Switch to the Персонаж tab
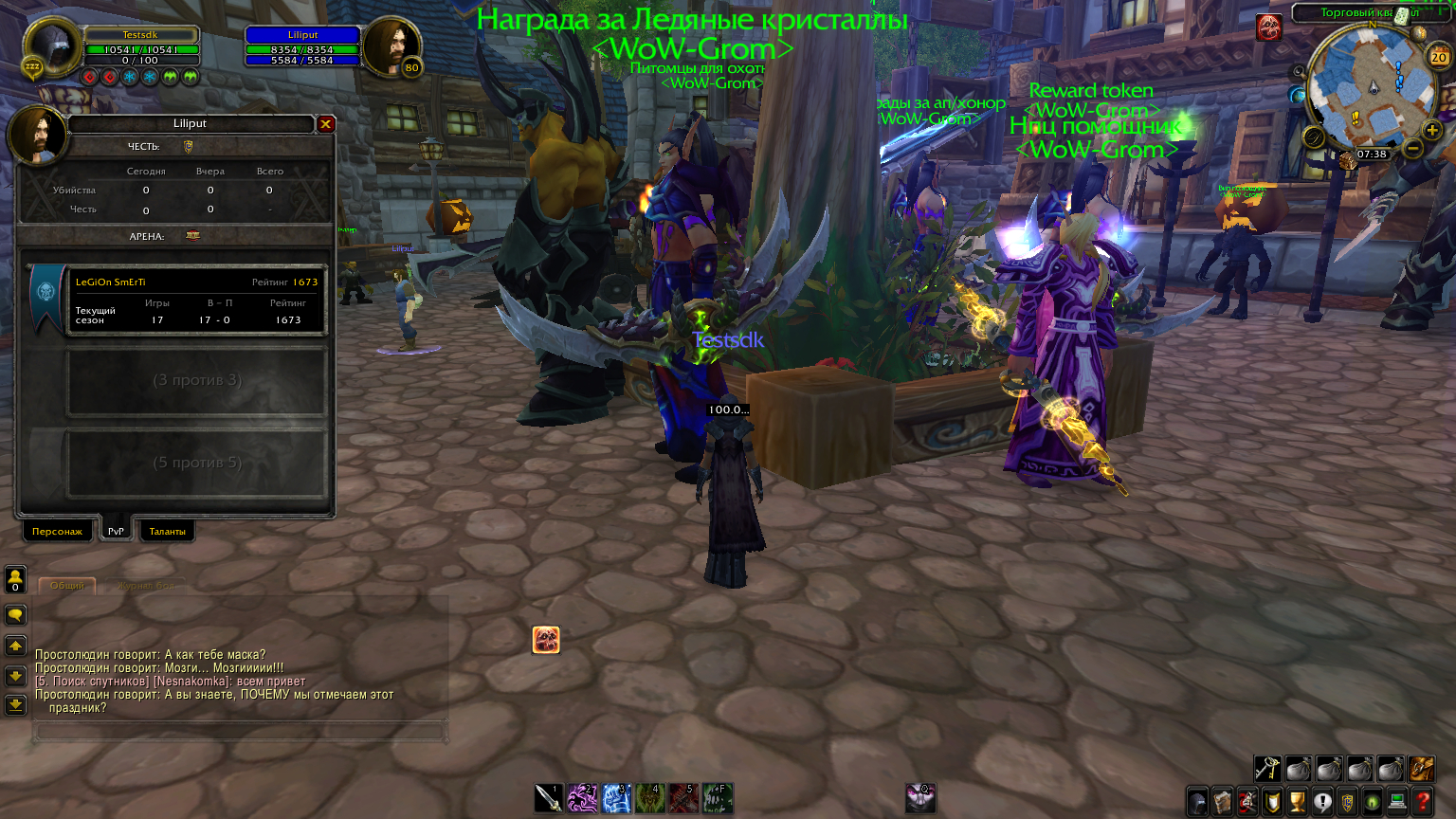This screenshot has height=819, width=1456. [x=57, y=531]
